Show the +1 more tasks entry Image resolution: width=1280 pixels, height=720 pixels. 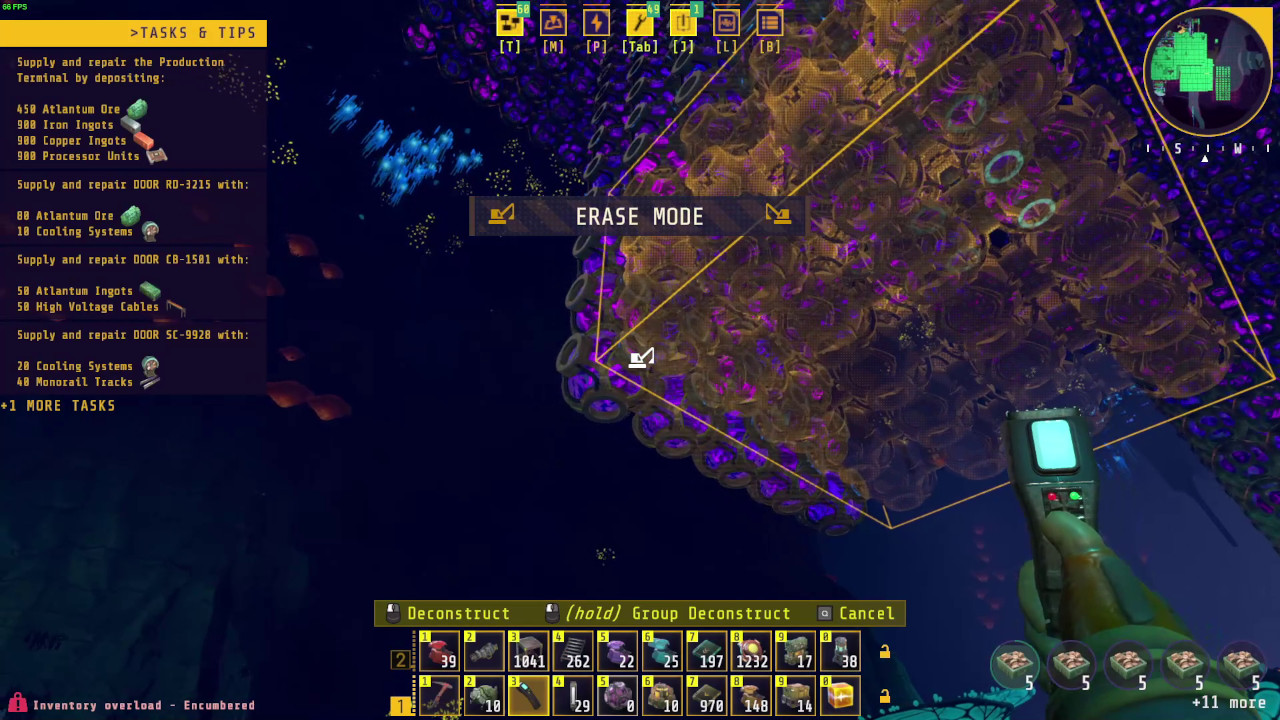click(x=58, y=406)
